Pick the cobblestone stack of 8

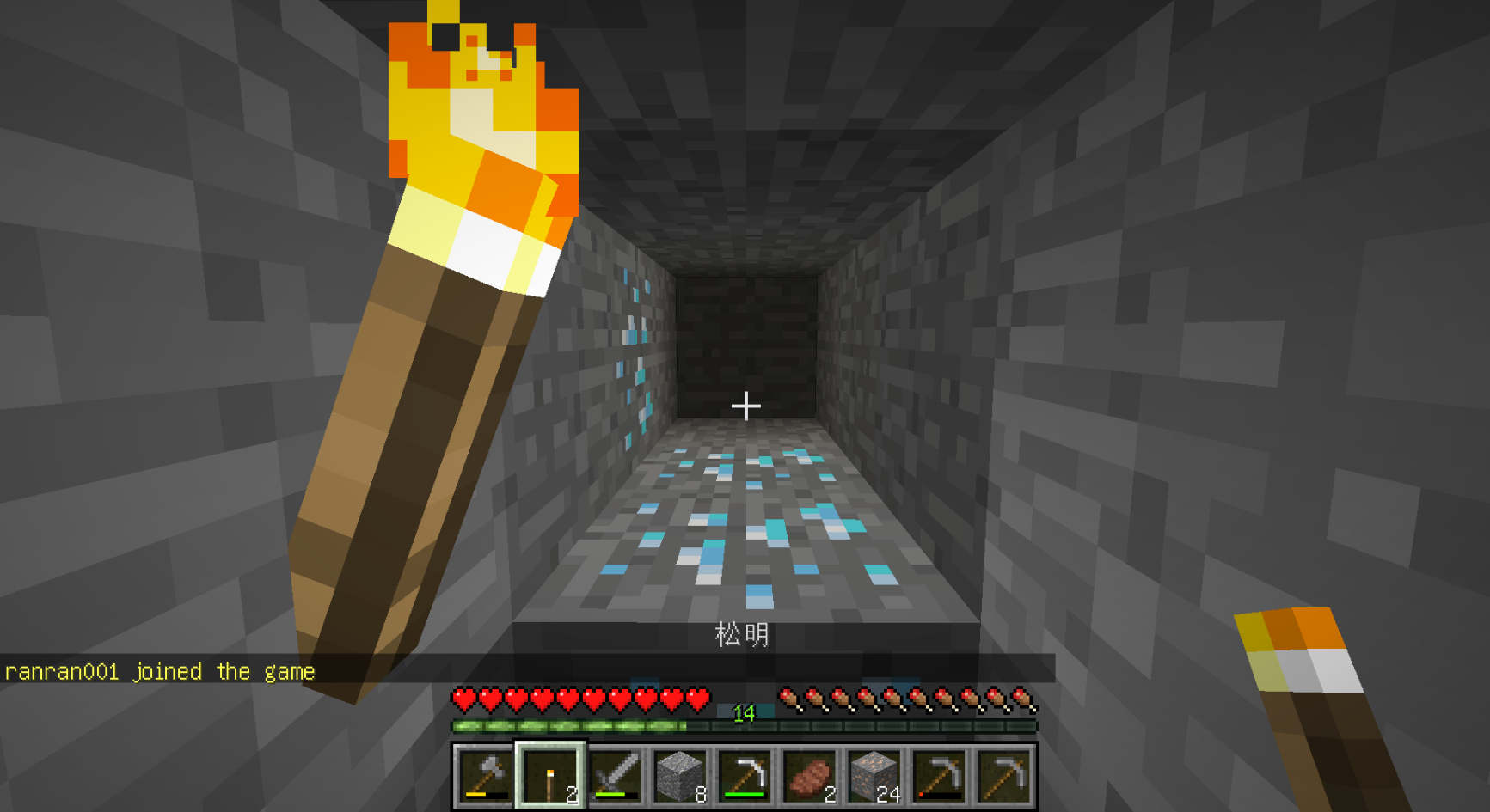pyautogui.click(x=680, y=776)
